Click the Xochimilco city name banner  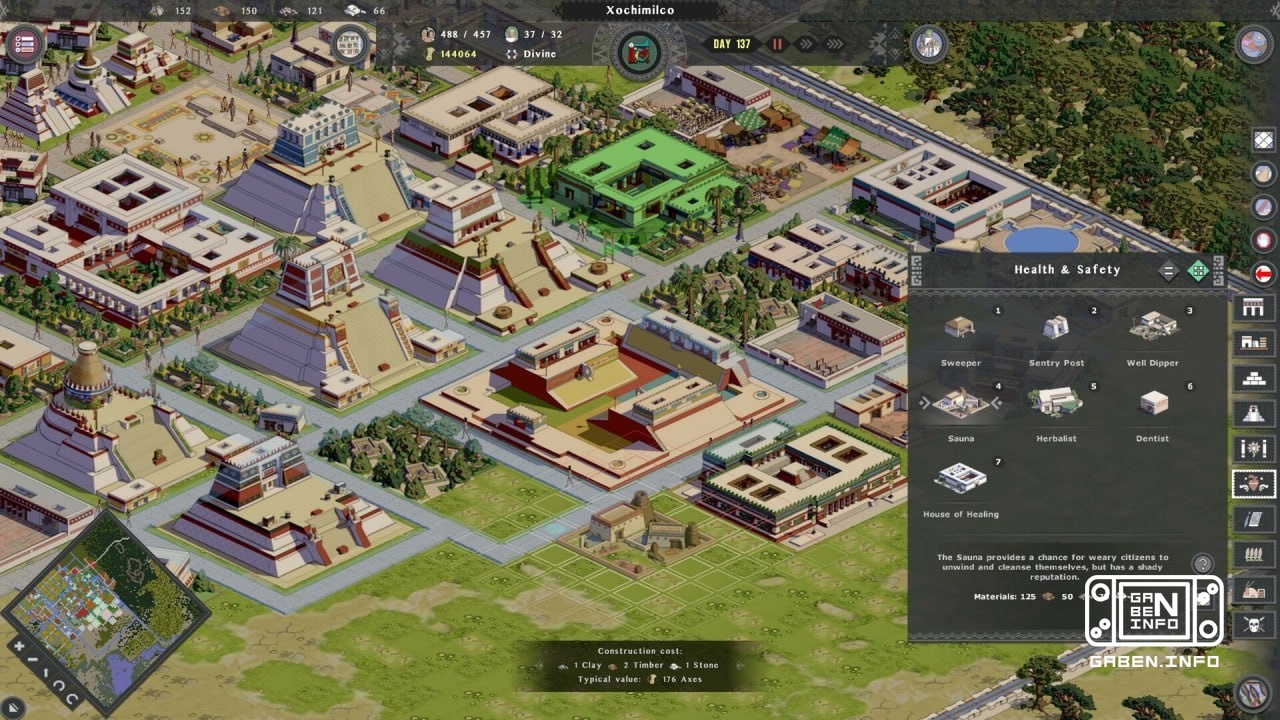[640, 10]
